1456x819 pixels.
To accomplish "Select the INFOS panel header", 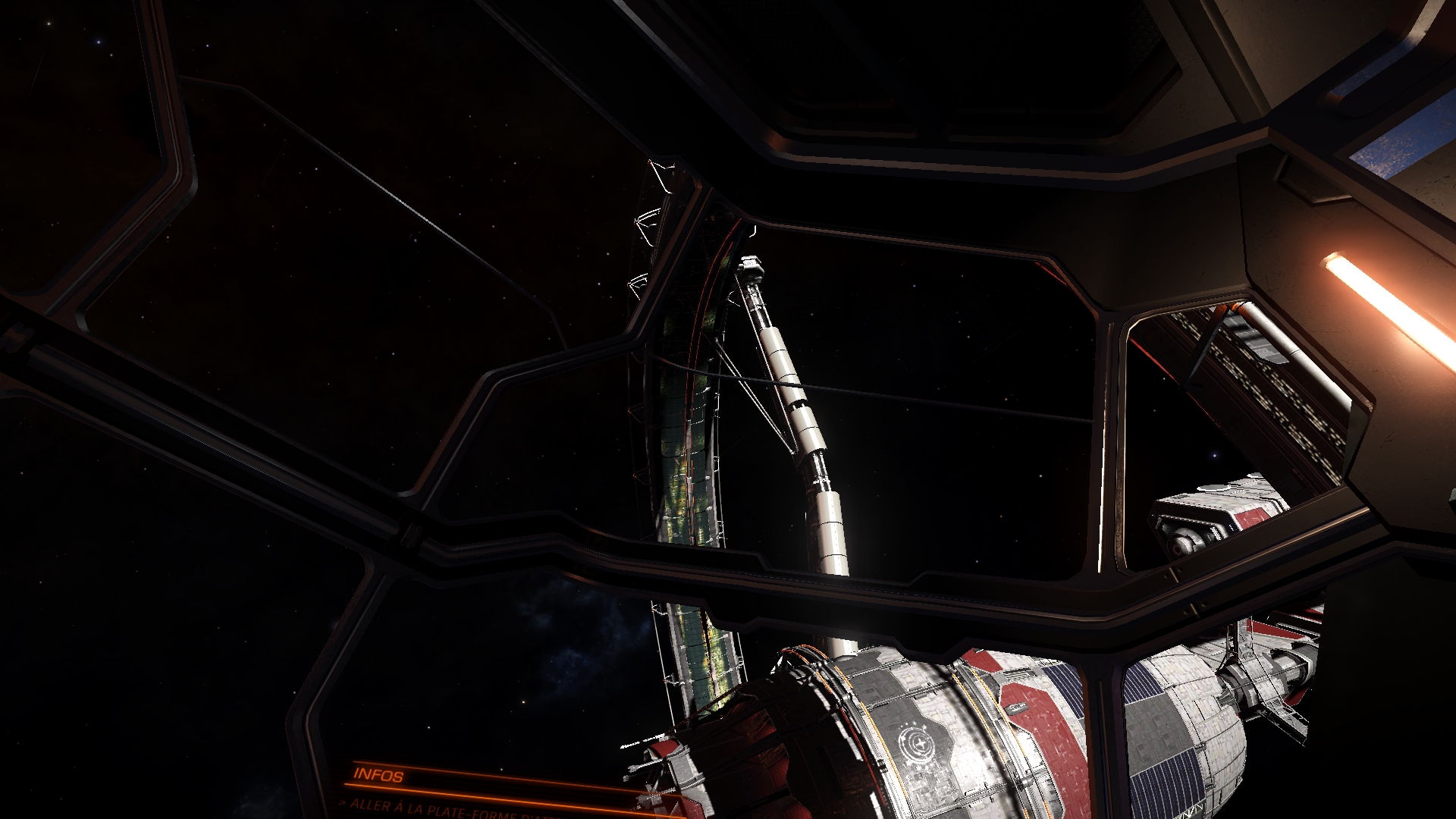I will click(x=378, y=774).
